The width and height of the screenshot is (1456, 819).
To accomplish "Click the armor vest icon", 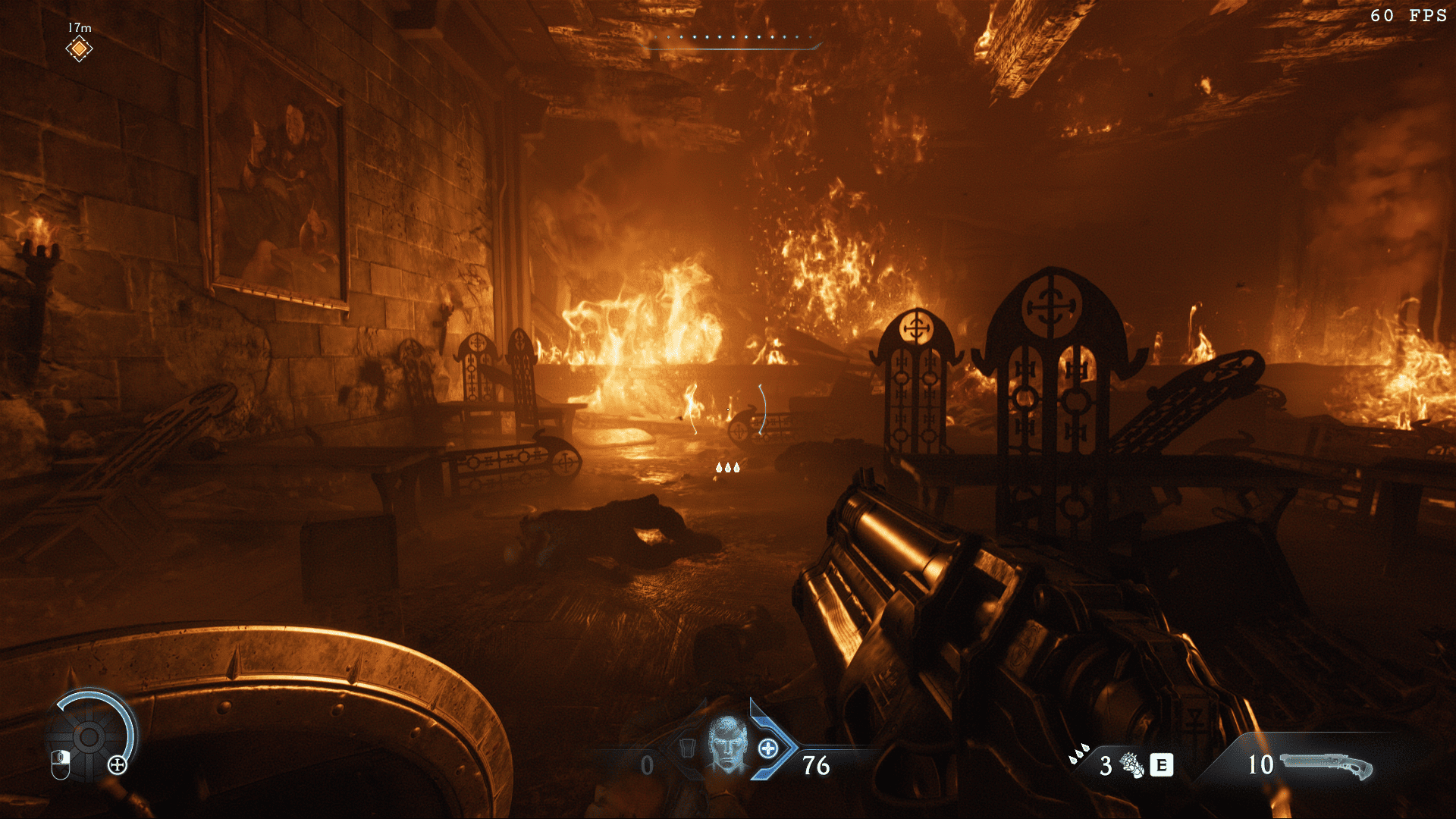I will (x=687, y=748).
